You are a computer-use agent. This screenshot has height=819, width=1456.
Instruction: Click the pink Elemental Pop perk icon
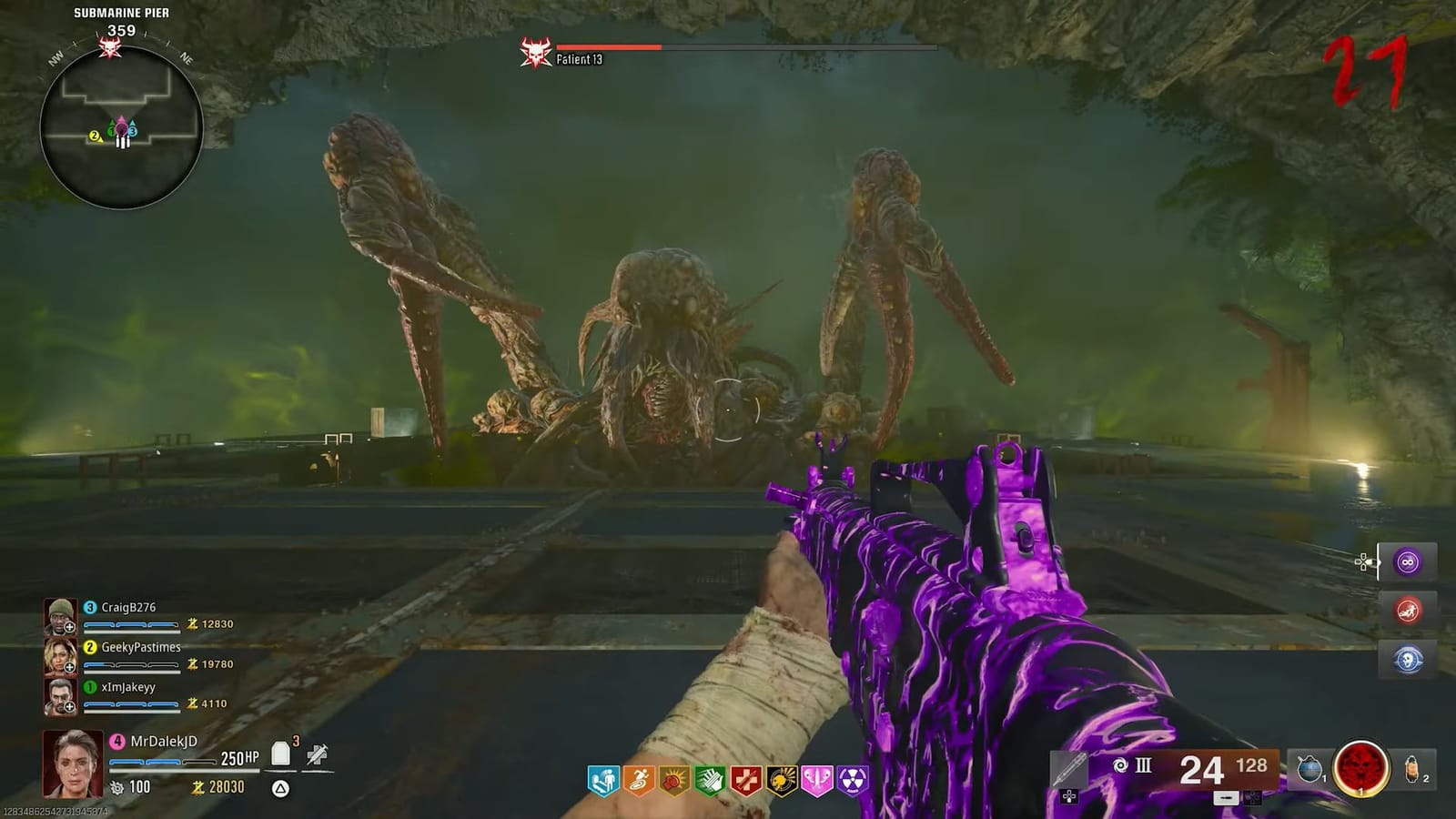coord(817,778)
